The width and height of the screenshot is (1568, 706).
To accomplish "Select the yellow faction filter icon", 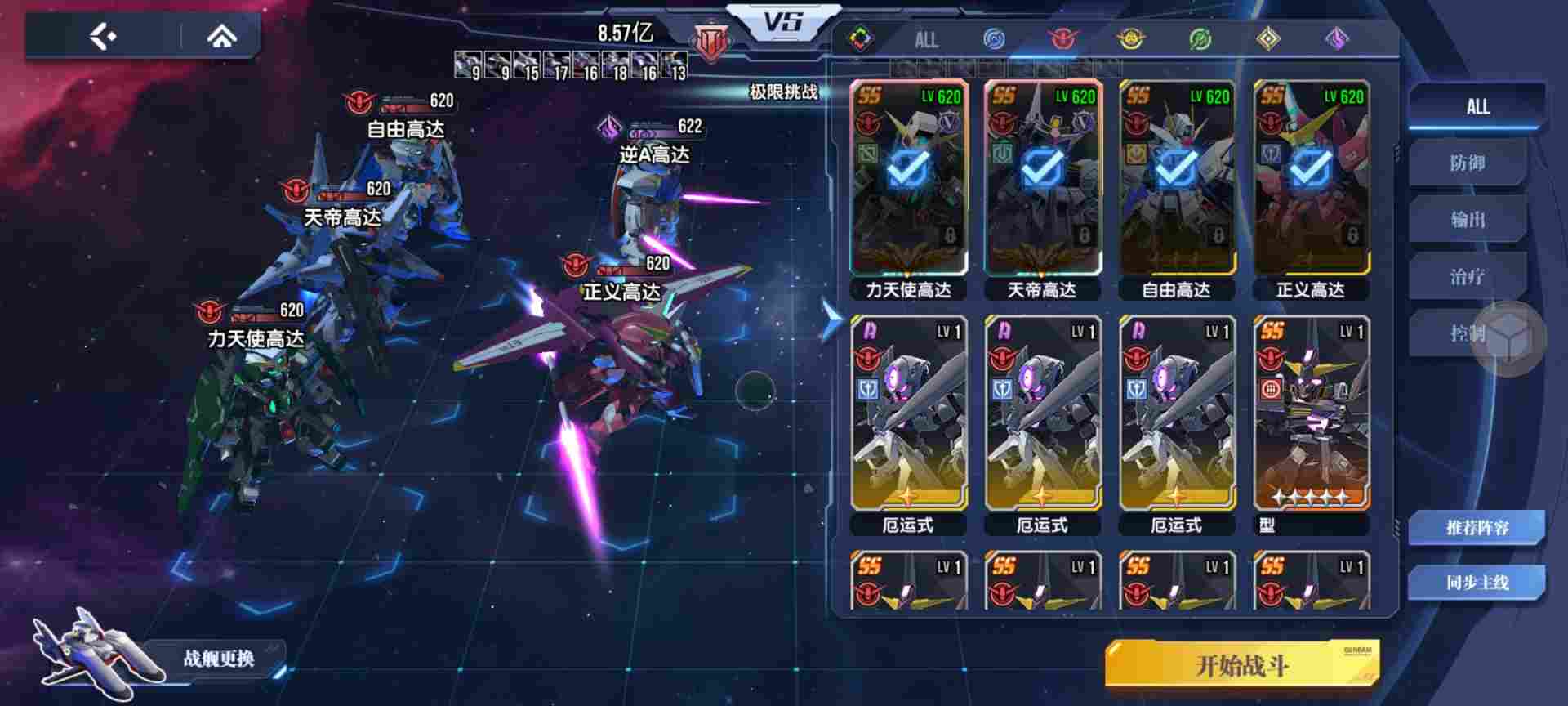I will click(x=1131, y=38).
